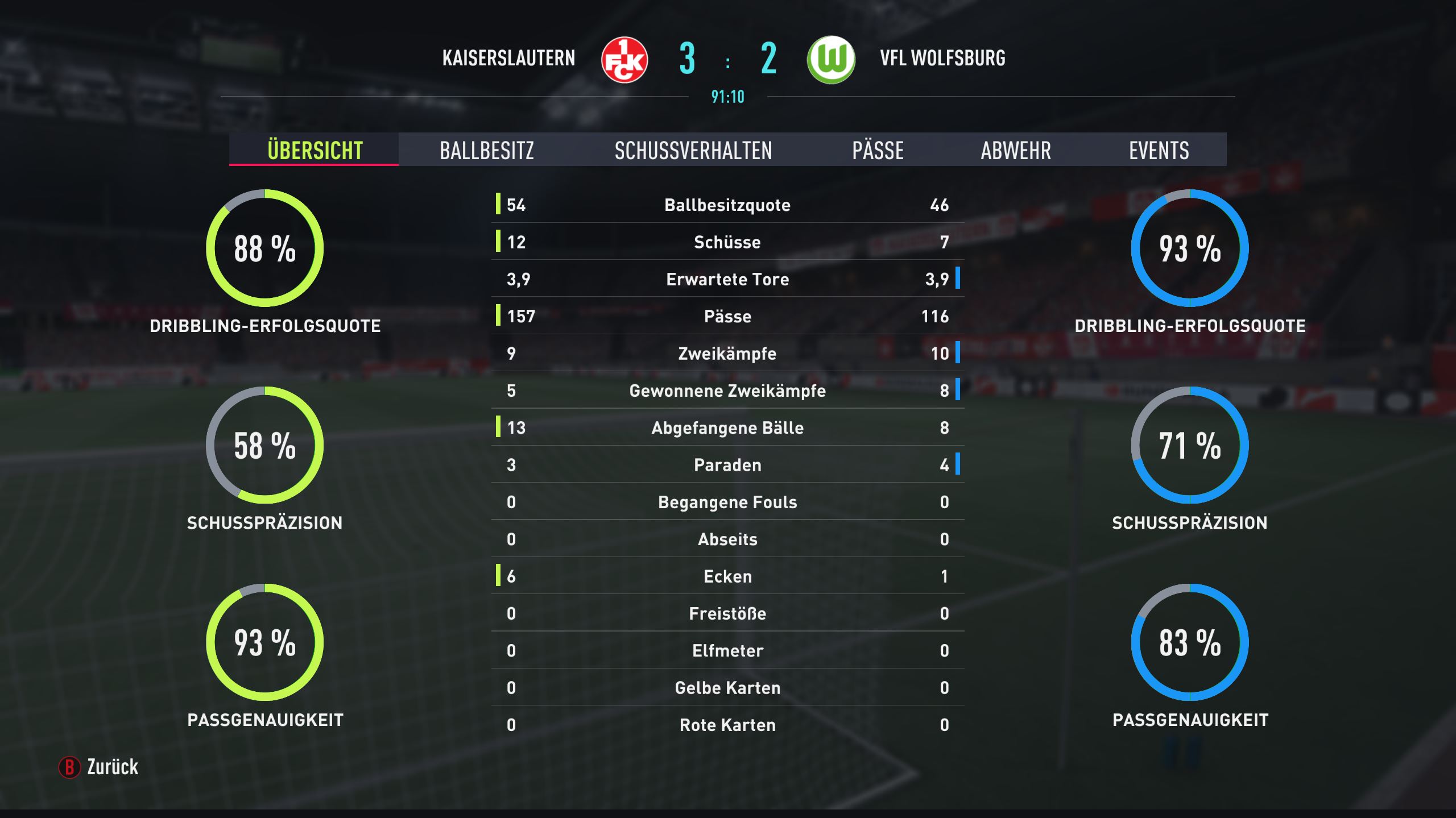This screenshot has width=1456, height=818.
Task: Select the Übersicht tab
Action: coord(315,150)
